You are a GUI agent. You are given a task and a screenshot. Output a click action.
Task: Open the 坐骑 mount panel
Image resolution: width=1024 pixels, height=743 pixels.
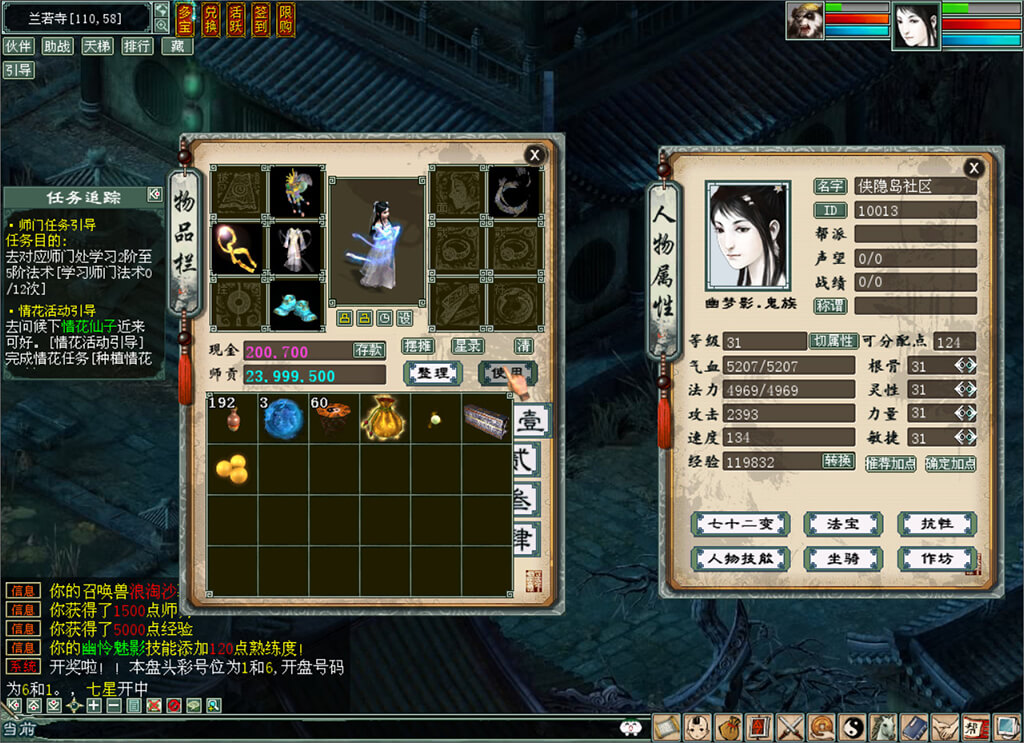[x=844, y=559]
